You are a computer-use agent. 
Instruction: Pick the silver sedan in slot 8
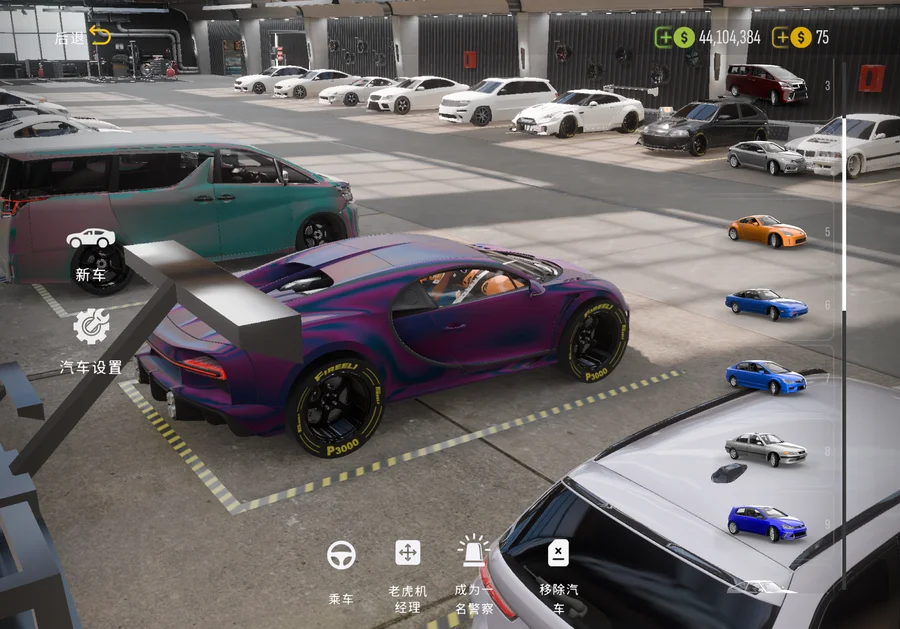(x=765, y=449)
